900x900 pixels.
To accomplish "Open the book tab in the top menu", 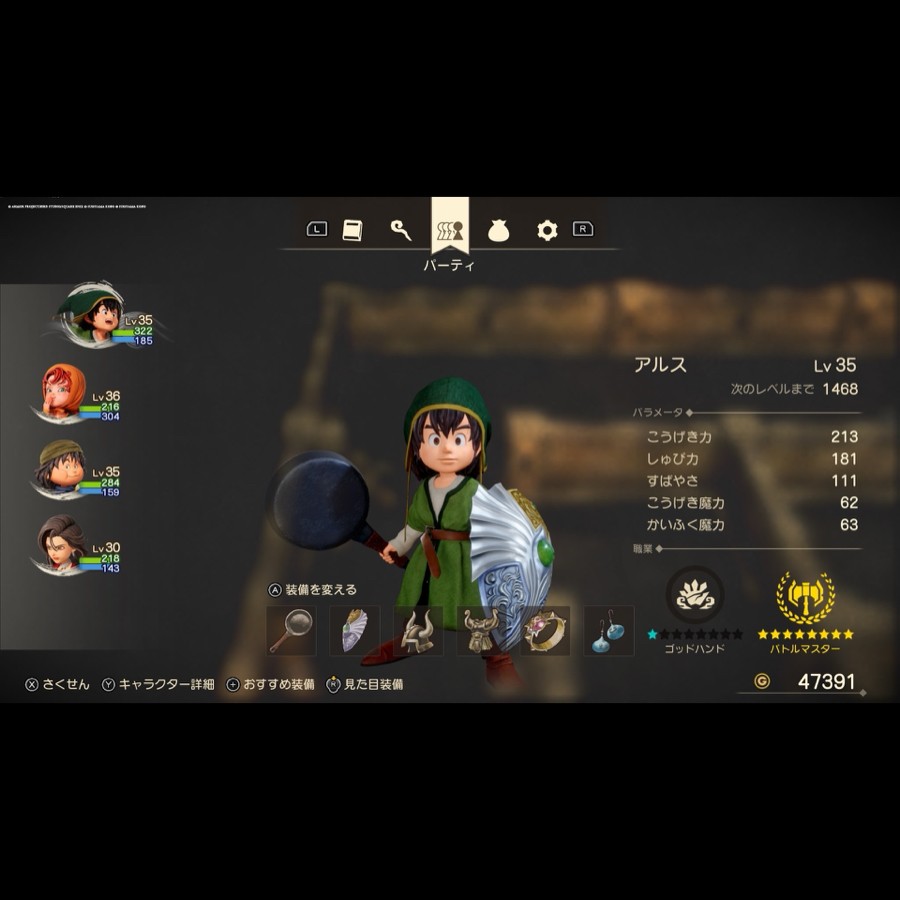I will (351, 230).
